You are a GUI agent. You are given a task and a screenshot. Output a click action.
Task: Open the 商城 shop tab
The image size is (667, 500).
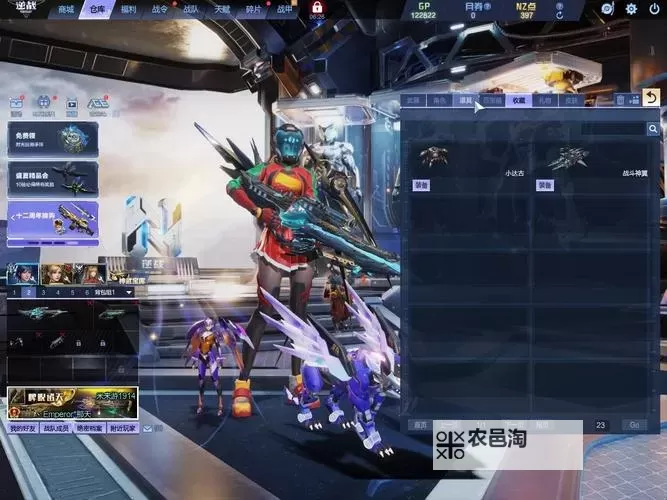coord(67,9)
